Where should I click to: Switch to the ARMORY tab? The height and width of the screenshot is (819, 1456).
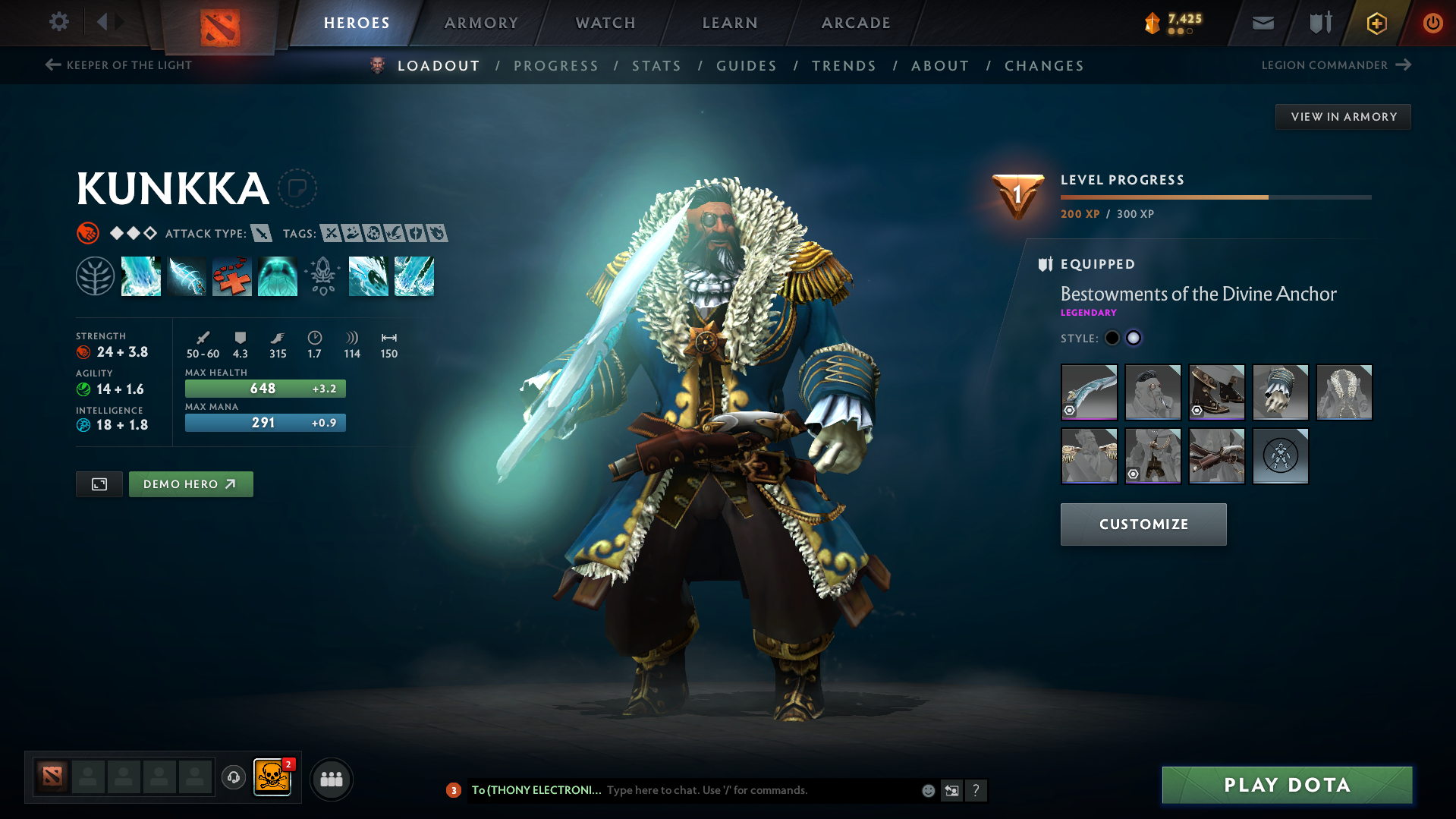481,23
